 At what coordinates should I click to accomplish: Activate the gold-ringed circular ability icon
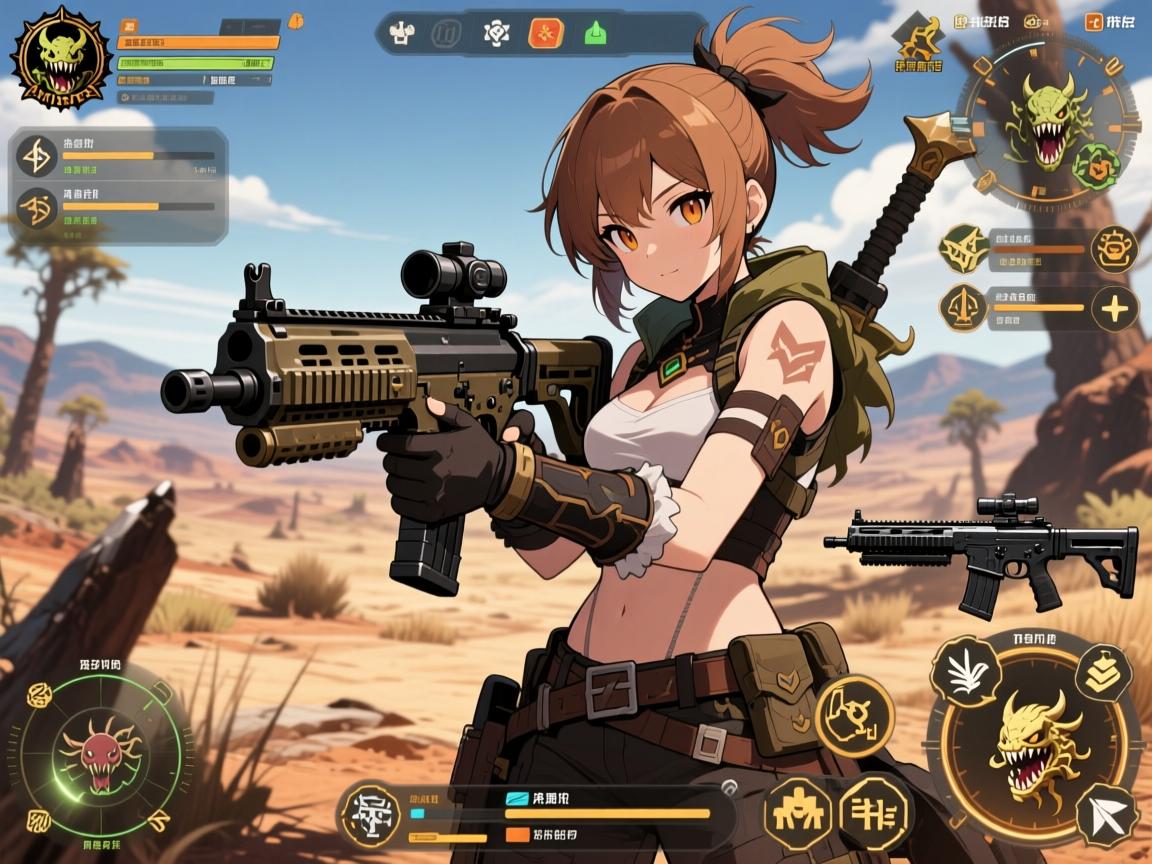pyautogui.click(x=854, y=715)
